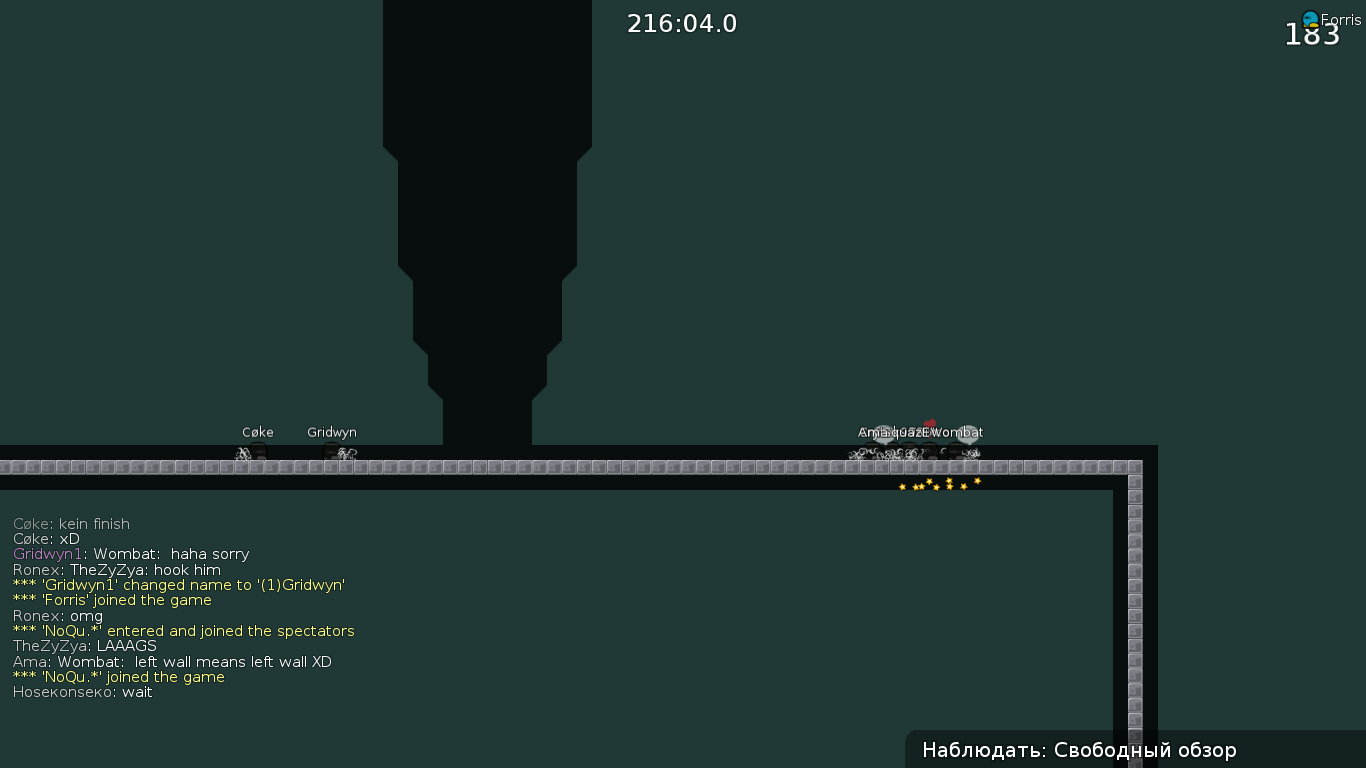Select Ama's tee character

[x=872, y=448]
